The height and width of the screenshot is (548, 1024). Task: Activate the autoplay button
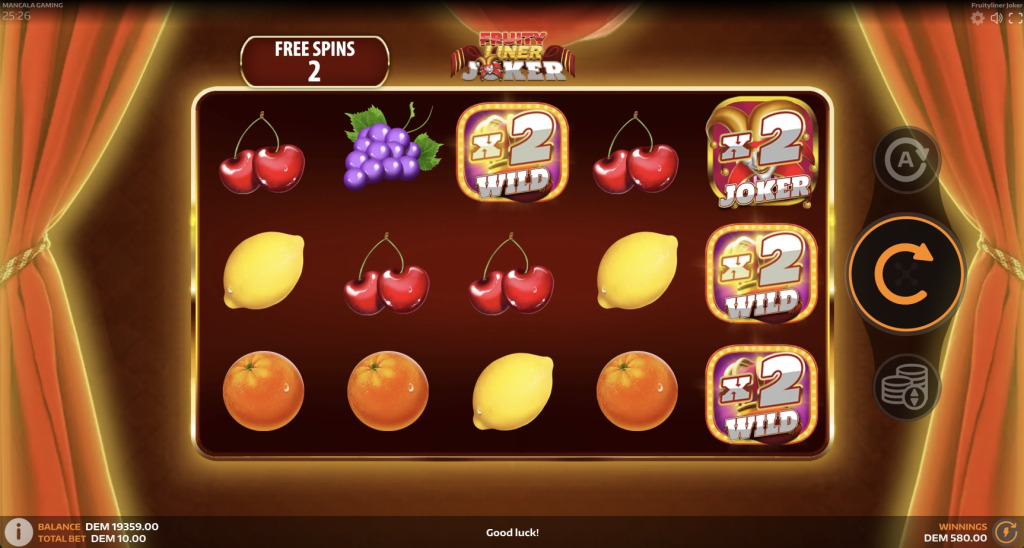coord(906,158)
